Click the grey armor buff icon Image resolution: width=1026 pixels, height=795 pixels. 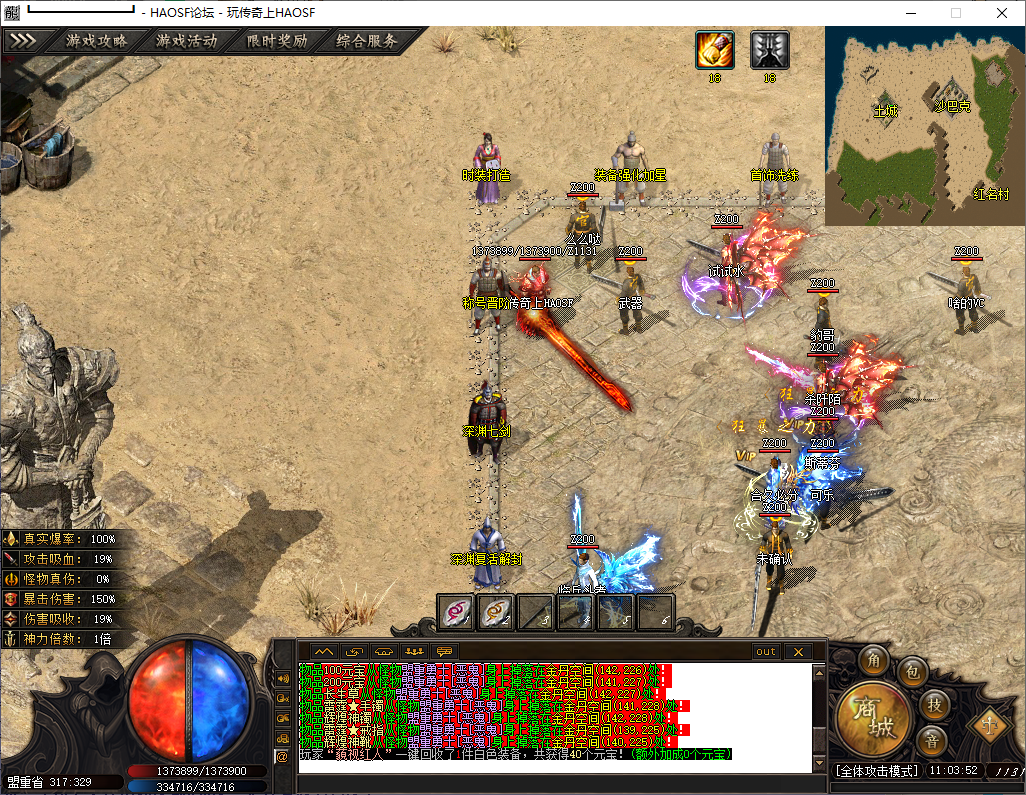[769, 50]
